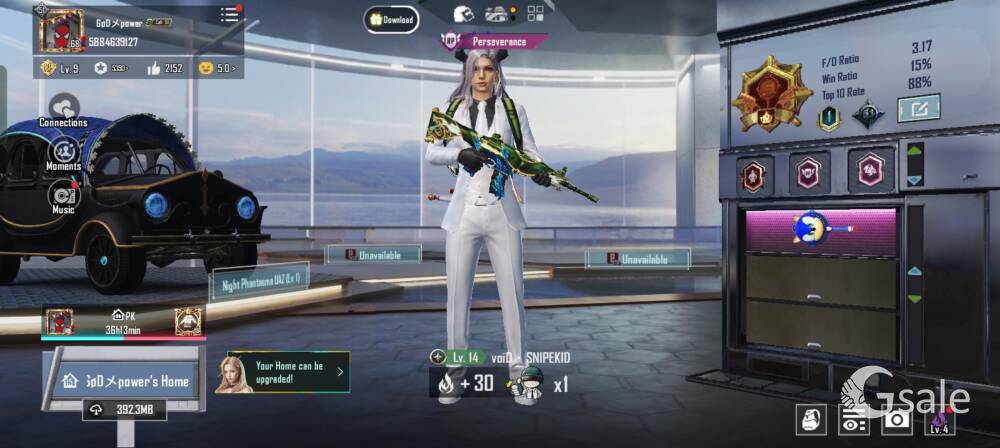This screenshot has height=448, width=1000.
Task: View the likes count with the thumbs-up
Action: coord(164,68)
